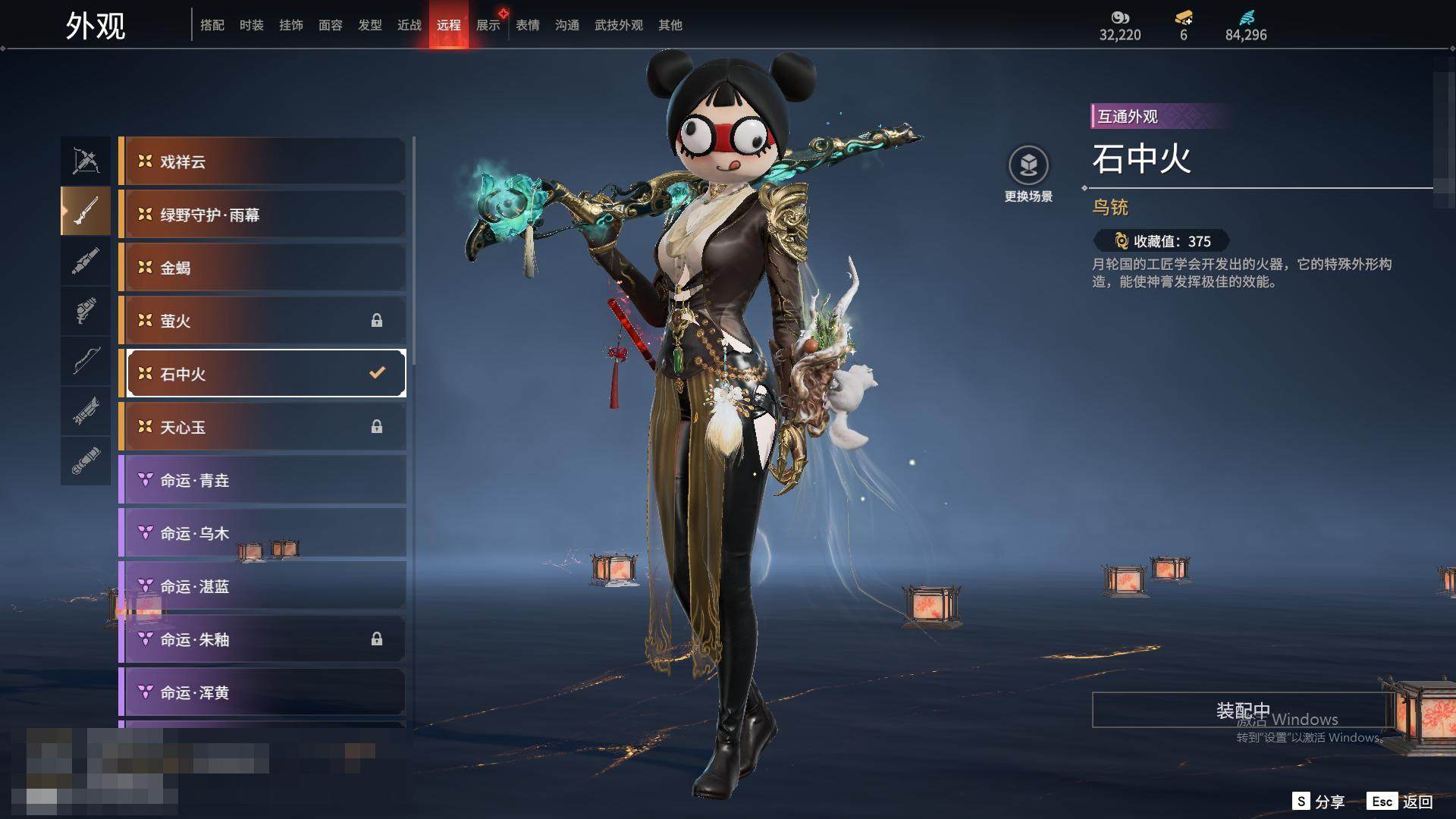
Task: Choose the 戏祥云 skin
Action: (262, 162)
